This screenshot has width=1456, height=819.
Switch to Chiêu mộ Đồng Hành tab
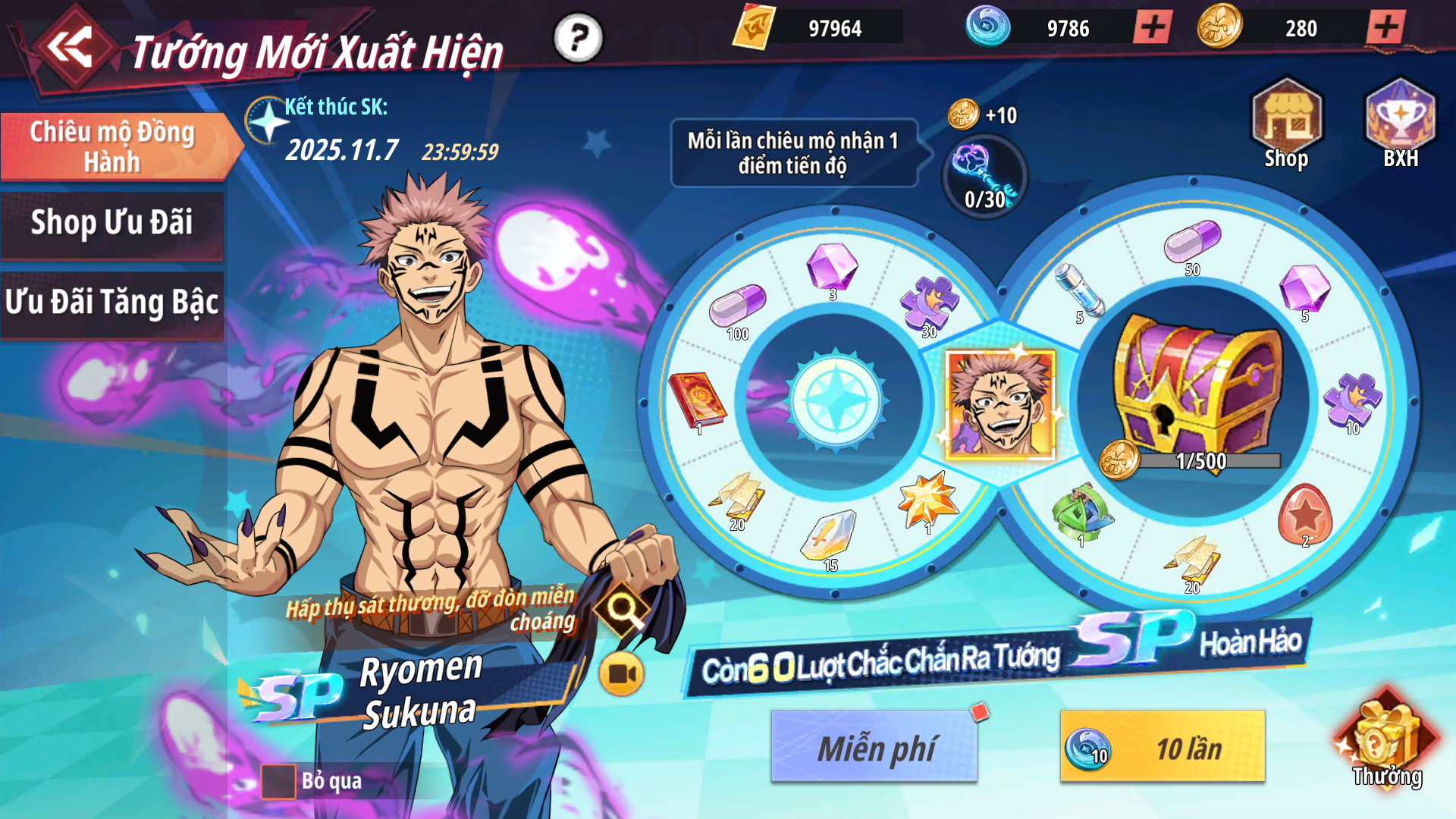[x=112, y=146]
